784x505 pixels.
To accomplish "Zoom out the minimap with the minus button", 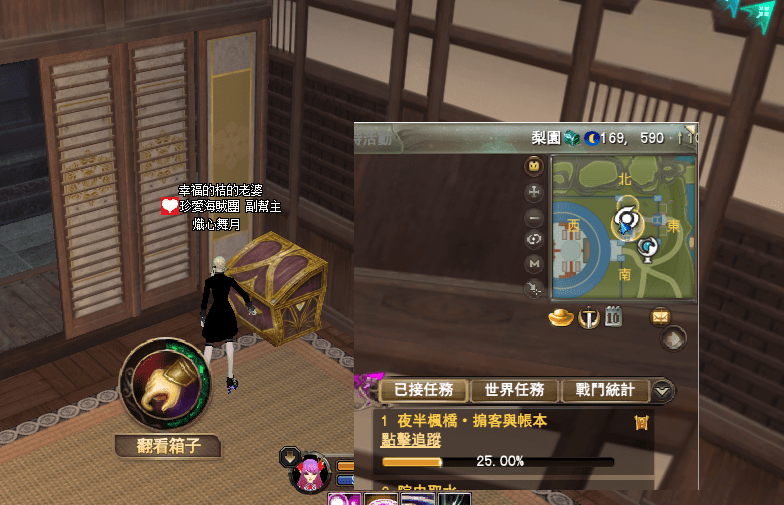I will click(x=535, y=216).
